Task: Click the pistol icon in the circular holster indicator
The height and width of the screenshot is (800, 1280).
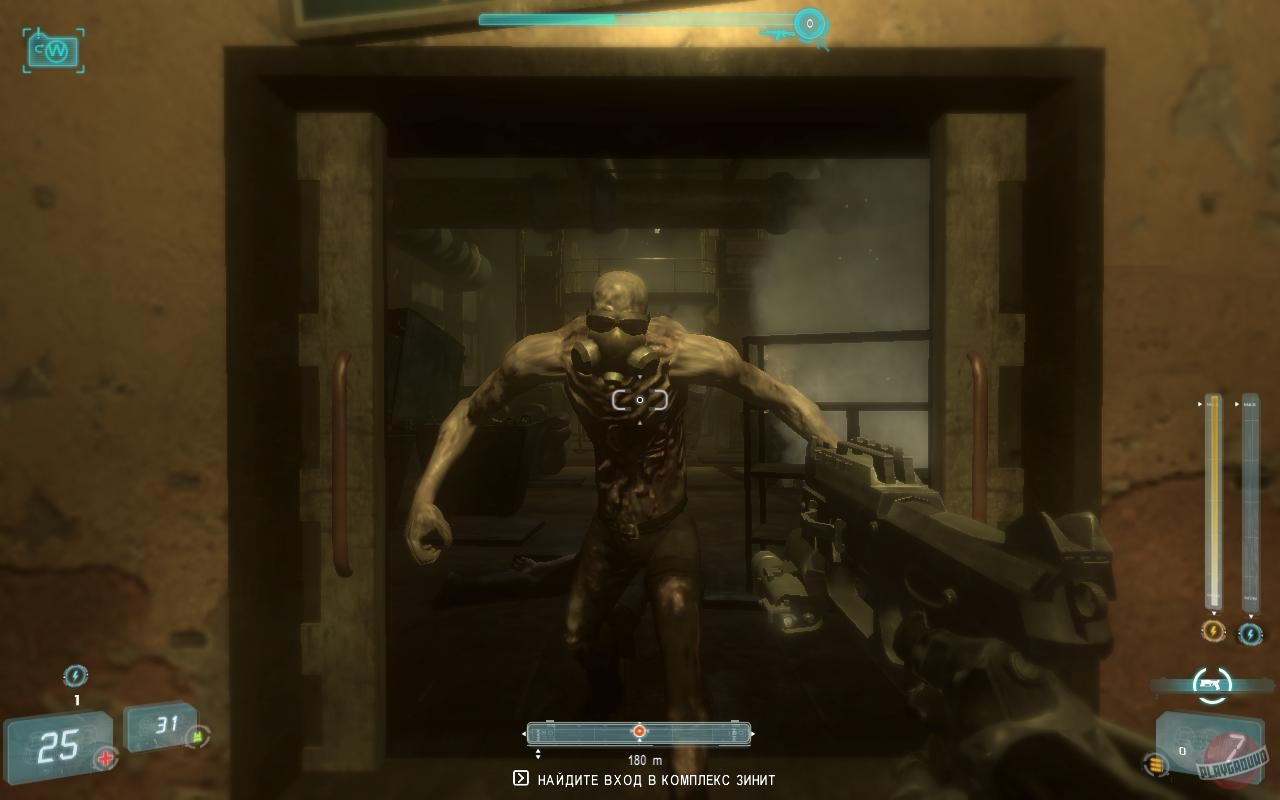Action: (x=1210, y=684)
